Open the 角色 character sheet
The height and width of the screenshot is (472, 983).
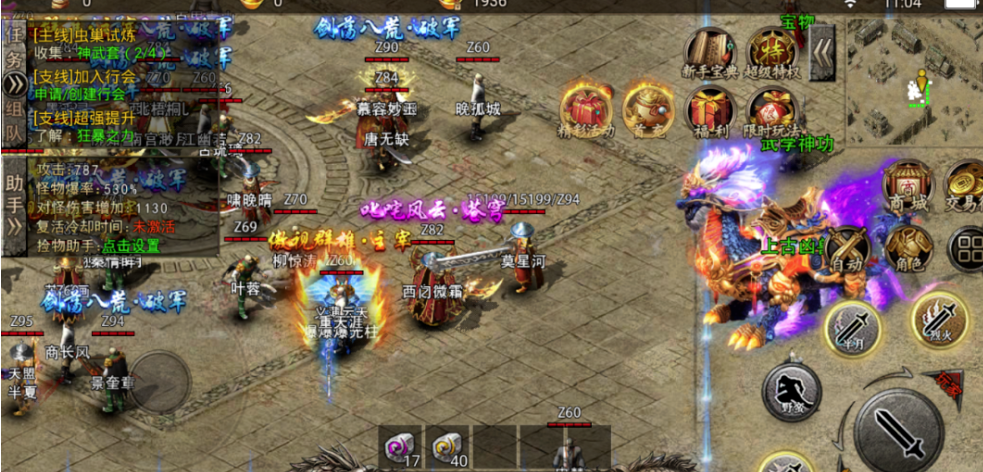tap(908, 247)
